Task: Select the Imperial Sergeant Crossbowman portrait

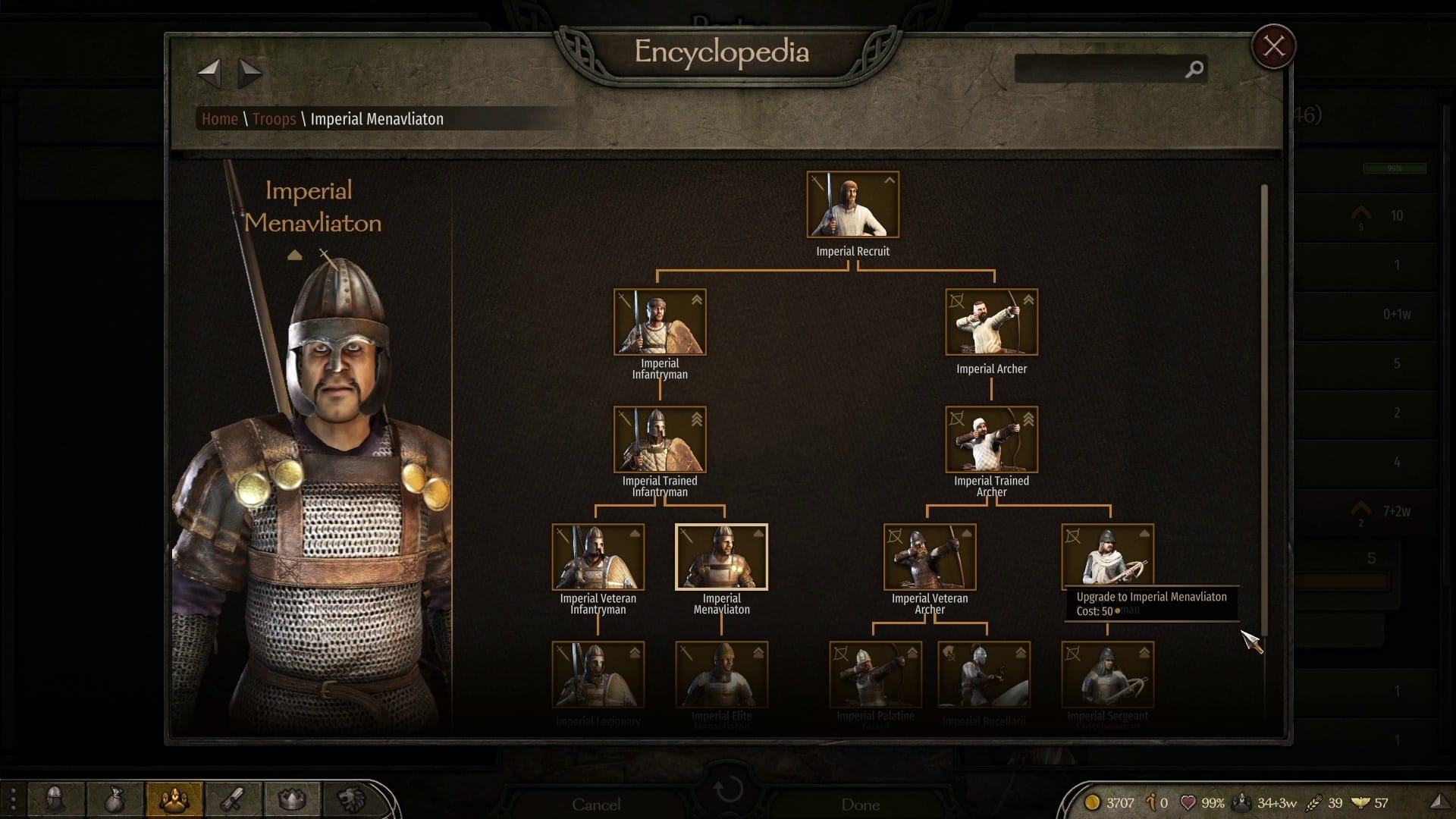Action: click(x=1107, y=675)
